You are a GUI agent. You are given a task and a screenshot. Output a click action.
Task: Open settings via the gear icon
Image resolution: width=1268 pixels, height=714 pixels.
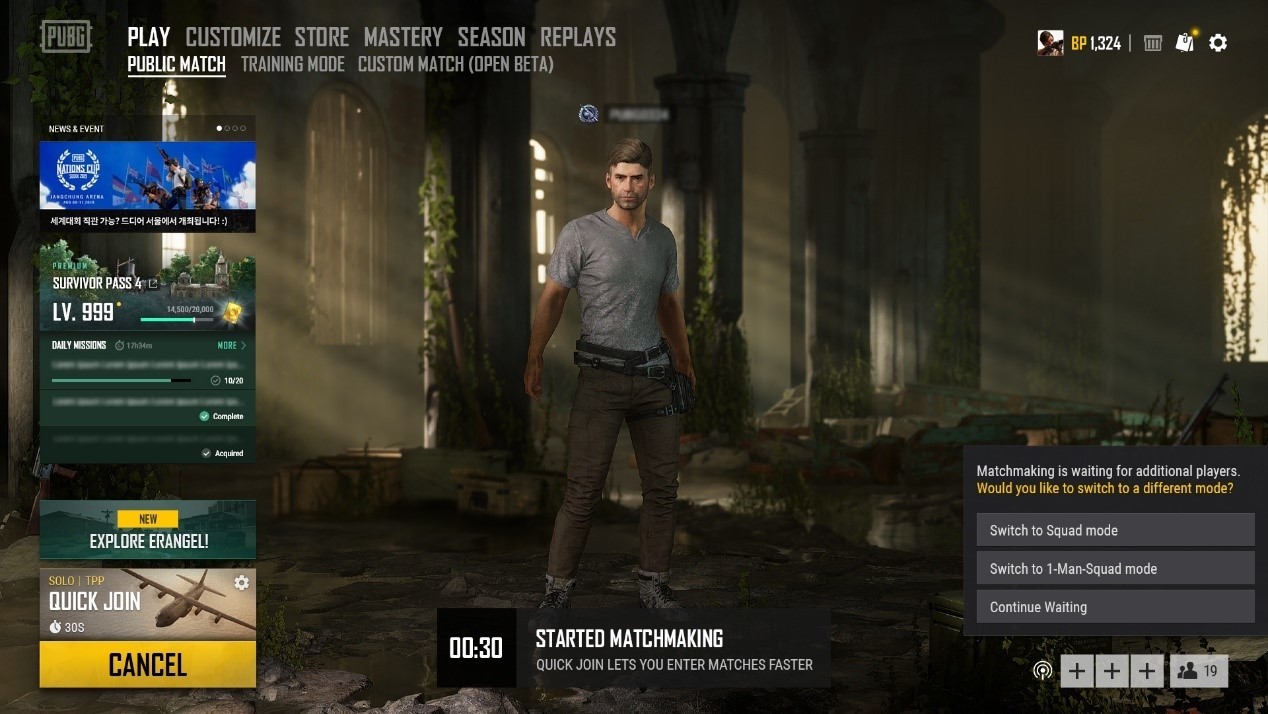point(1218,43)
